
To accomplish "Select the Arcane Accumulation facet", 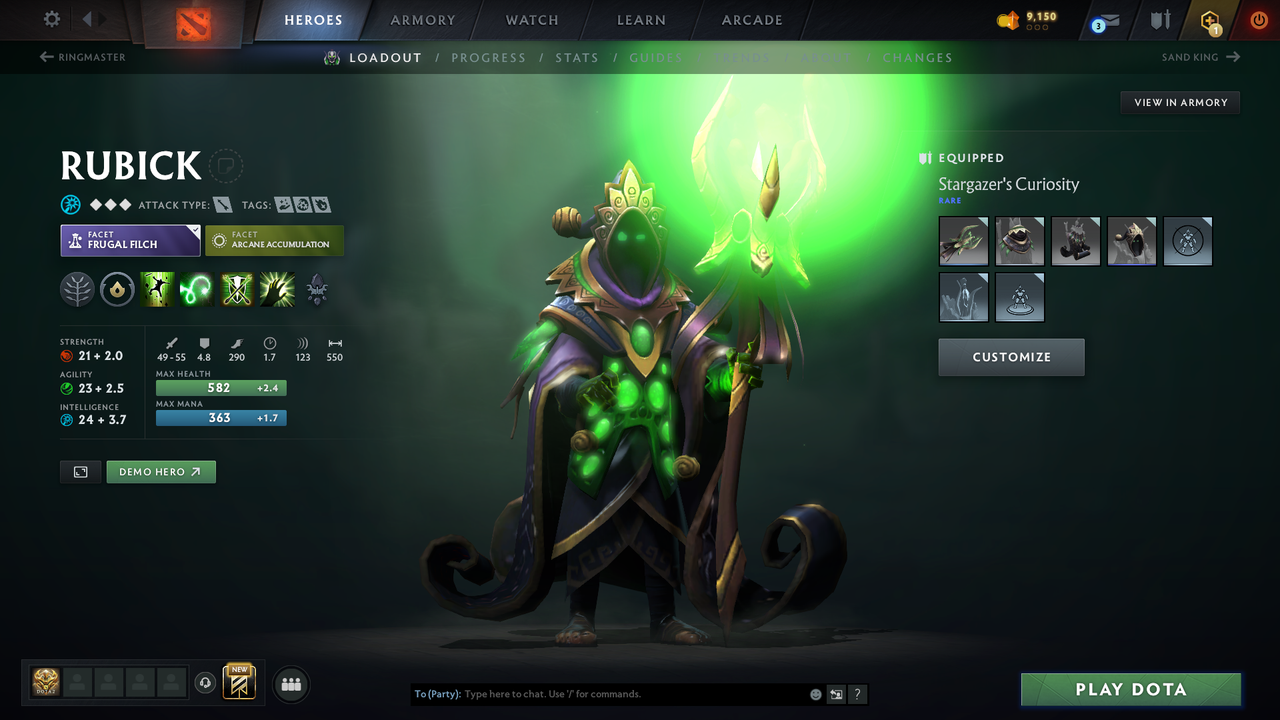I will [274, 240].
